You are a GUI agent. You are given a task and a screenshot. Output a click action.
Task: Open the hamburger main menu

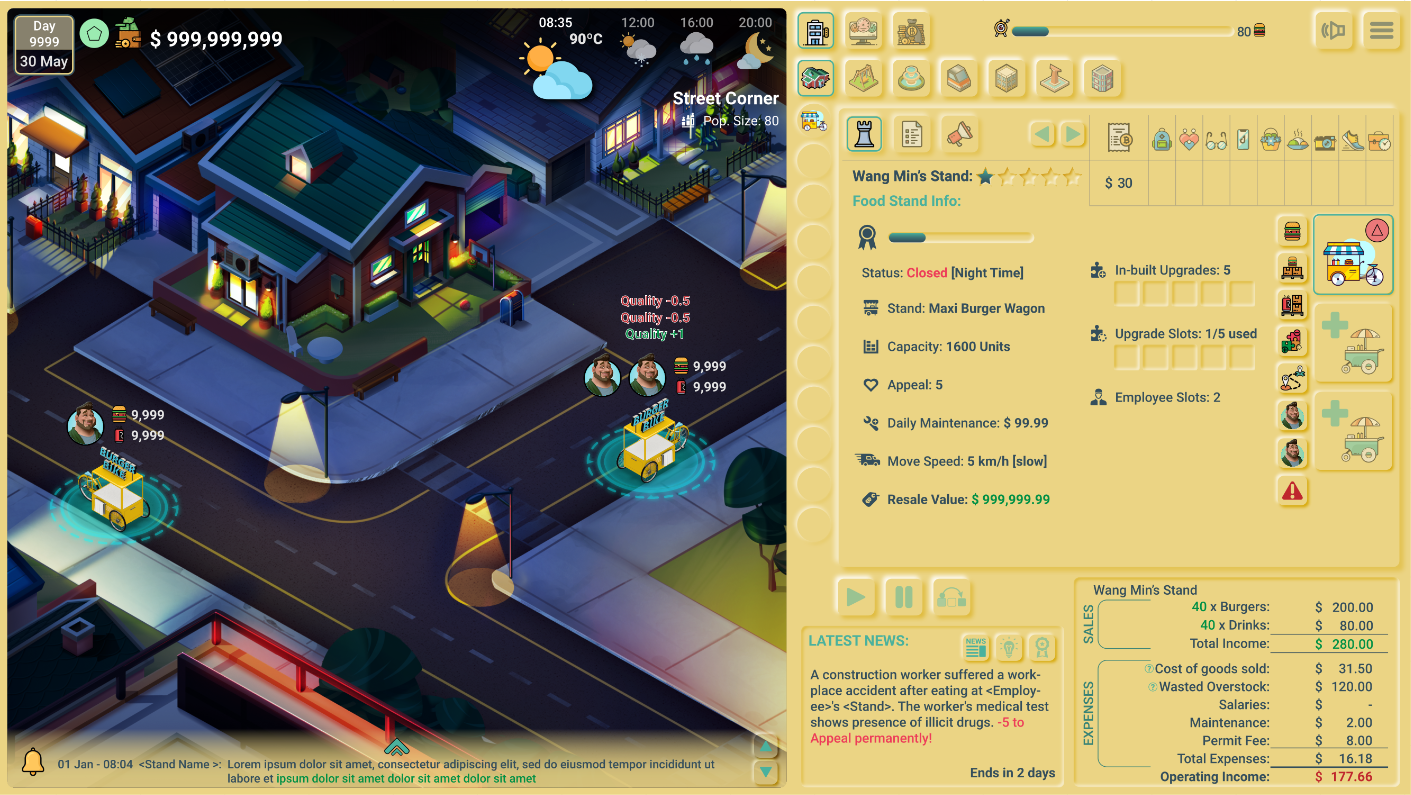point(1381,31)
